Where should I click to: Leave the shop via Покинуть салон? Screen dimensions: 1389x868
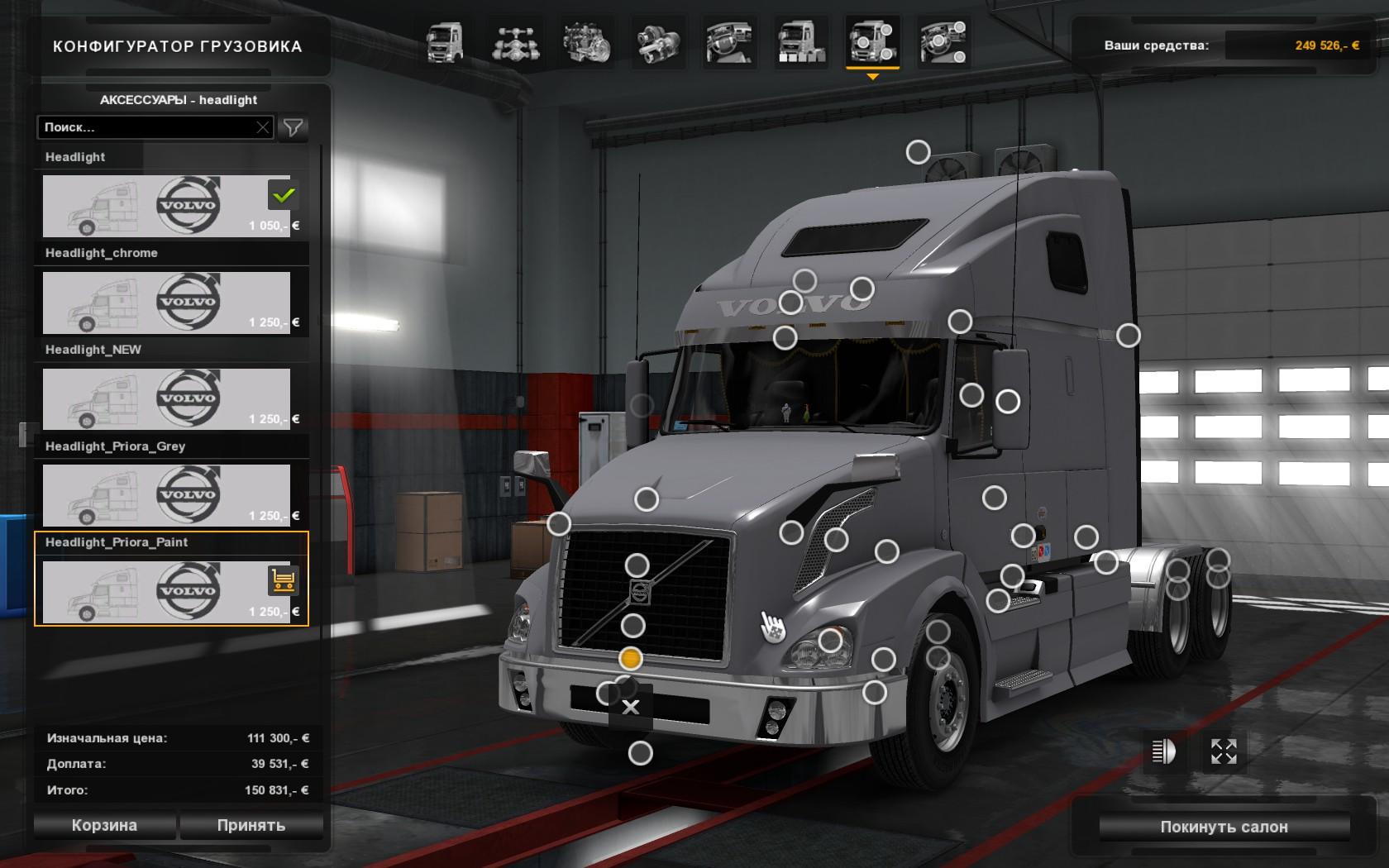(1224, 827)
